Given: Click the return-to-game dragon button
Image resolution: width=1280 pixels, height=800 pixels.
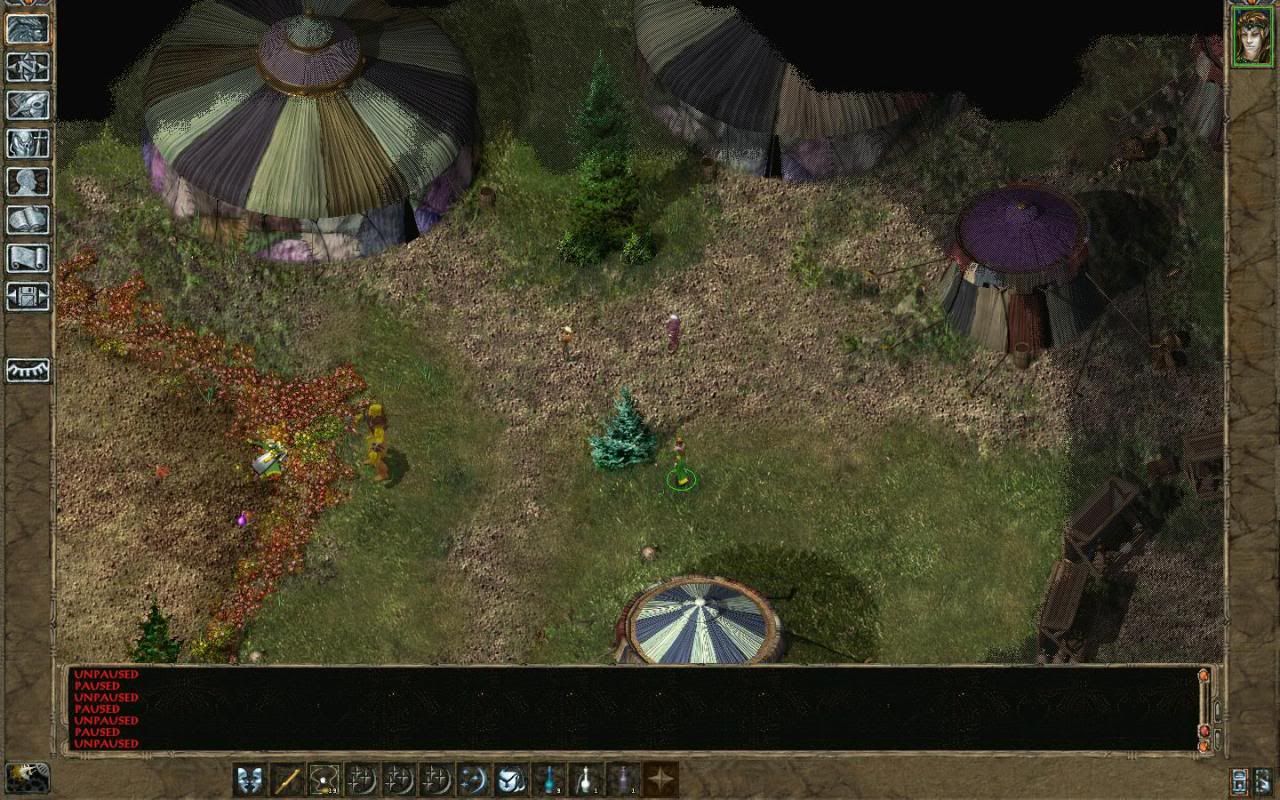Looking at the screenshot, I should (28, 28).
